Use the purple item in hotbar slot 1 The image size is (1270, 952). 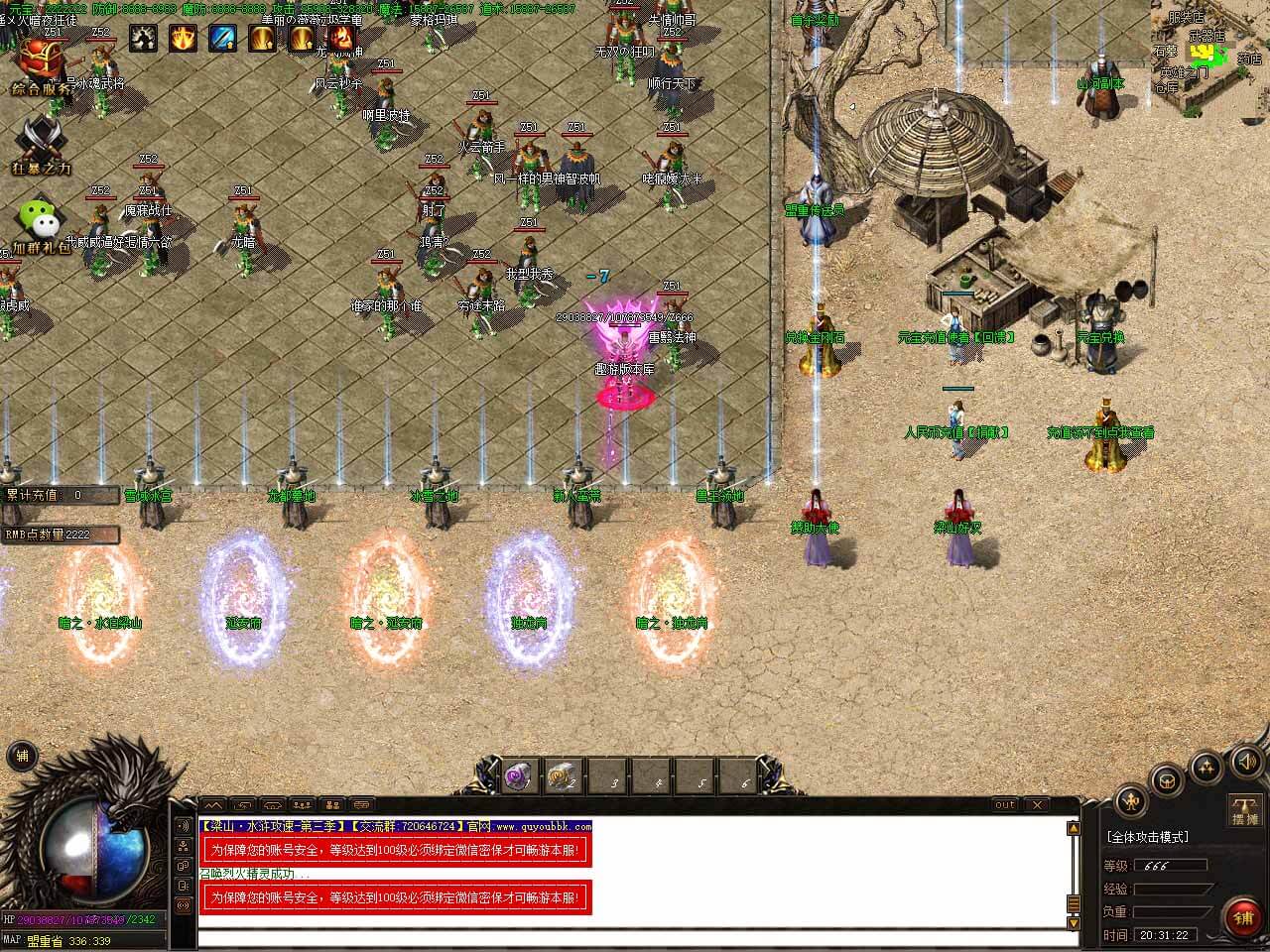516,777
